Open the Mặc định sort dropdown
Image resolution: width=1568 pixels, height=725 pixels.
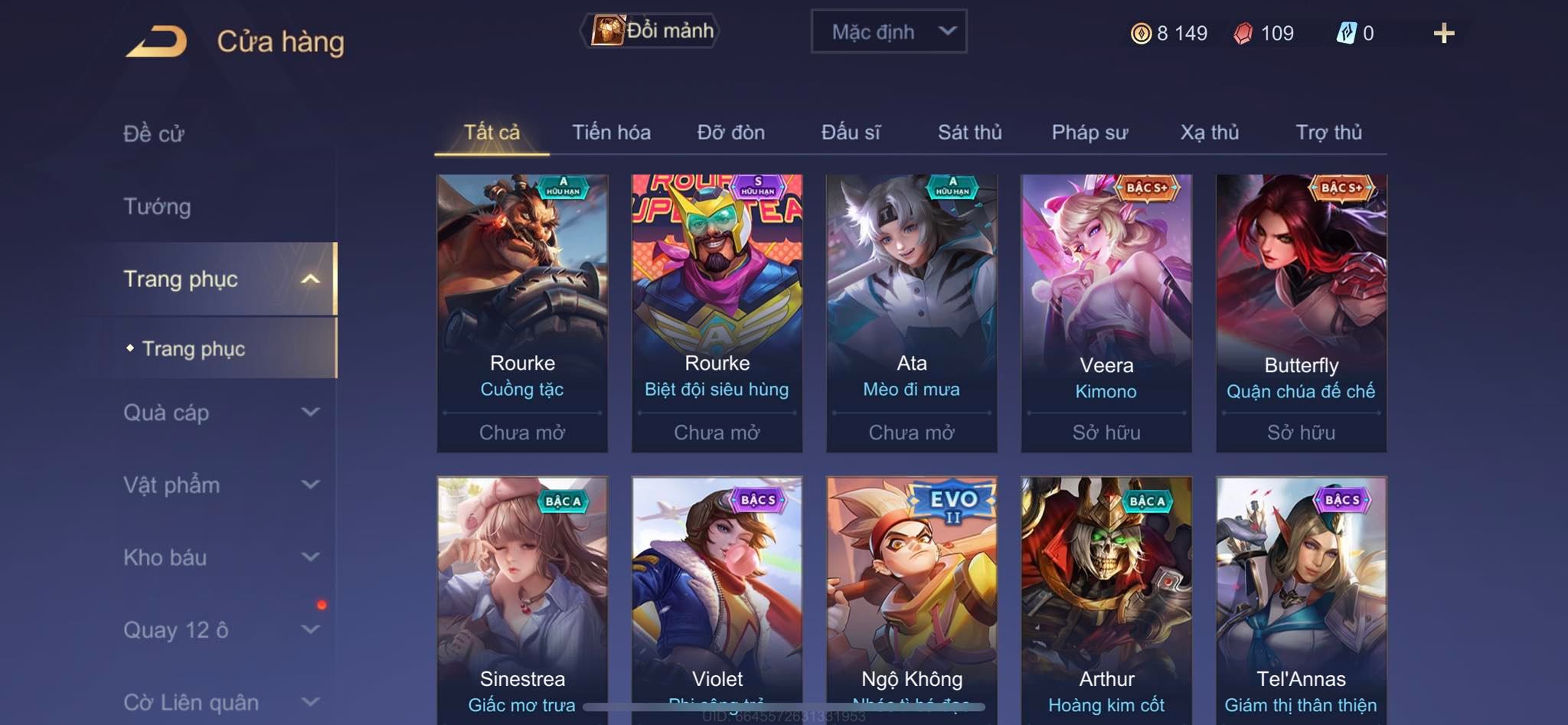coord(888,32)
